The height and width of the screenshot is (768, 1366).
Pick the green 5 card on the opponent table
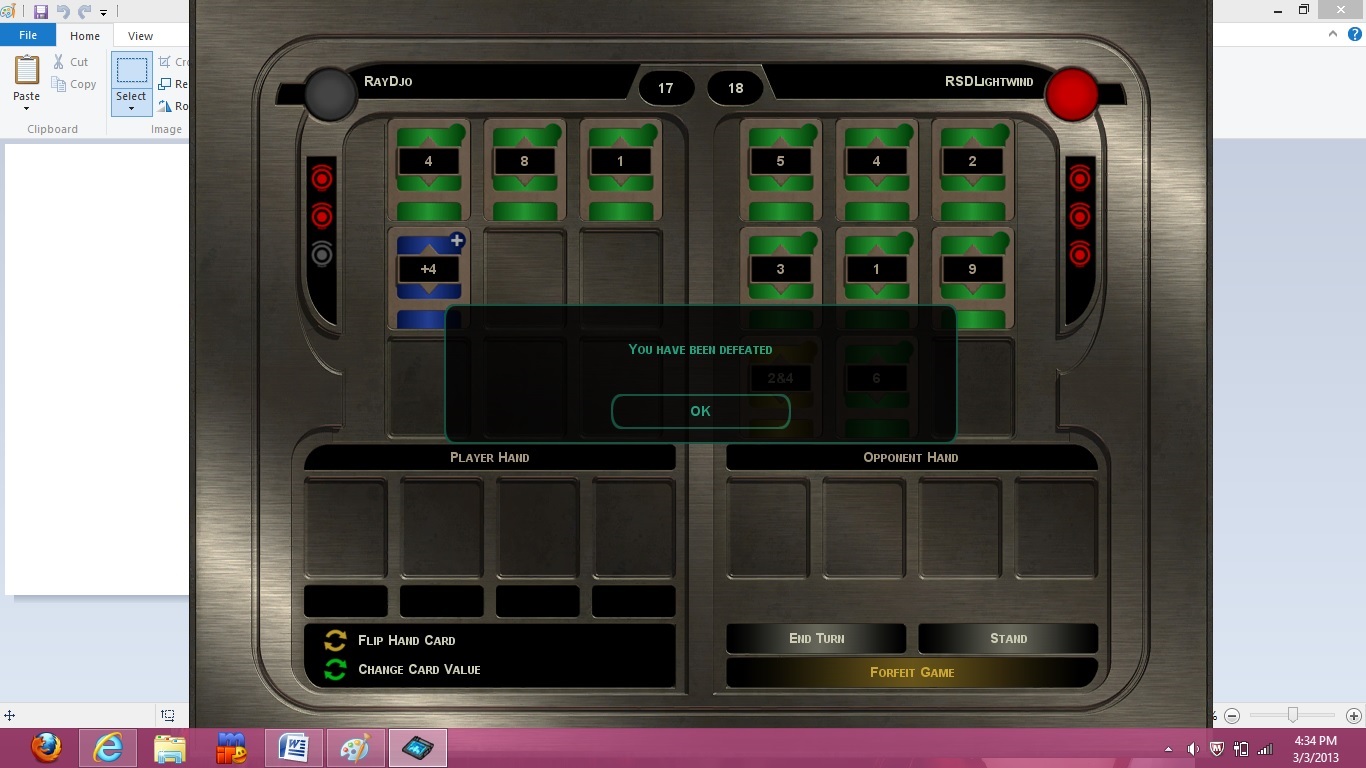[780, 168]
